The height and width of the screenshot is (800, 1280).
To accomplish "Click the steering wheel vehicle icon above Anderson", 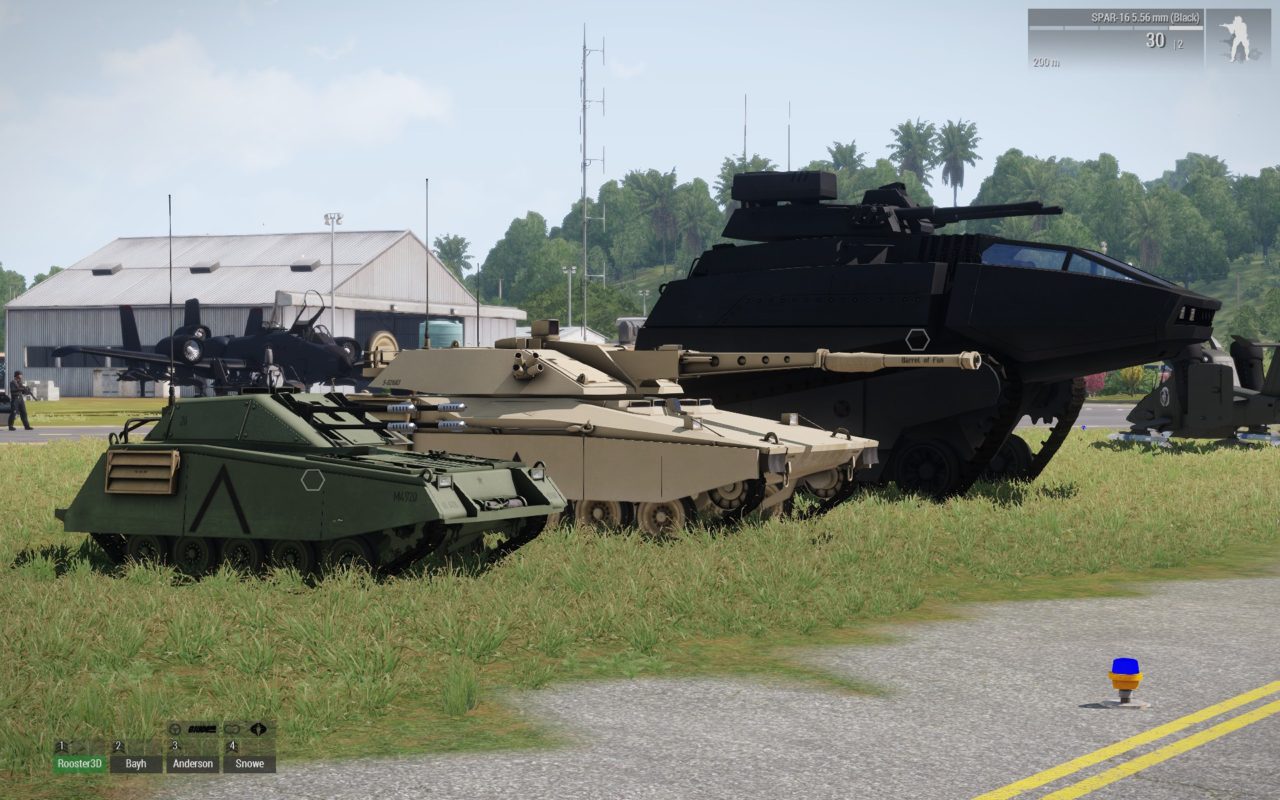I will pos(175,728).
